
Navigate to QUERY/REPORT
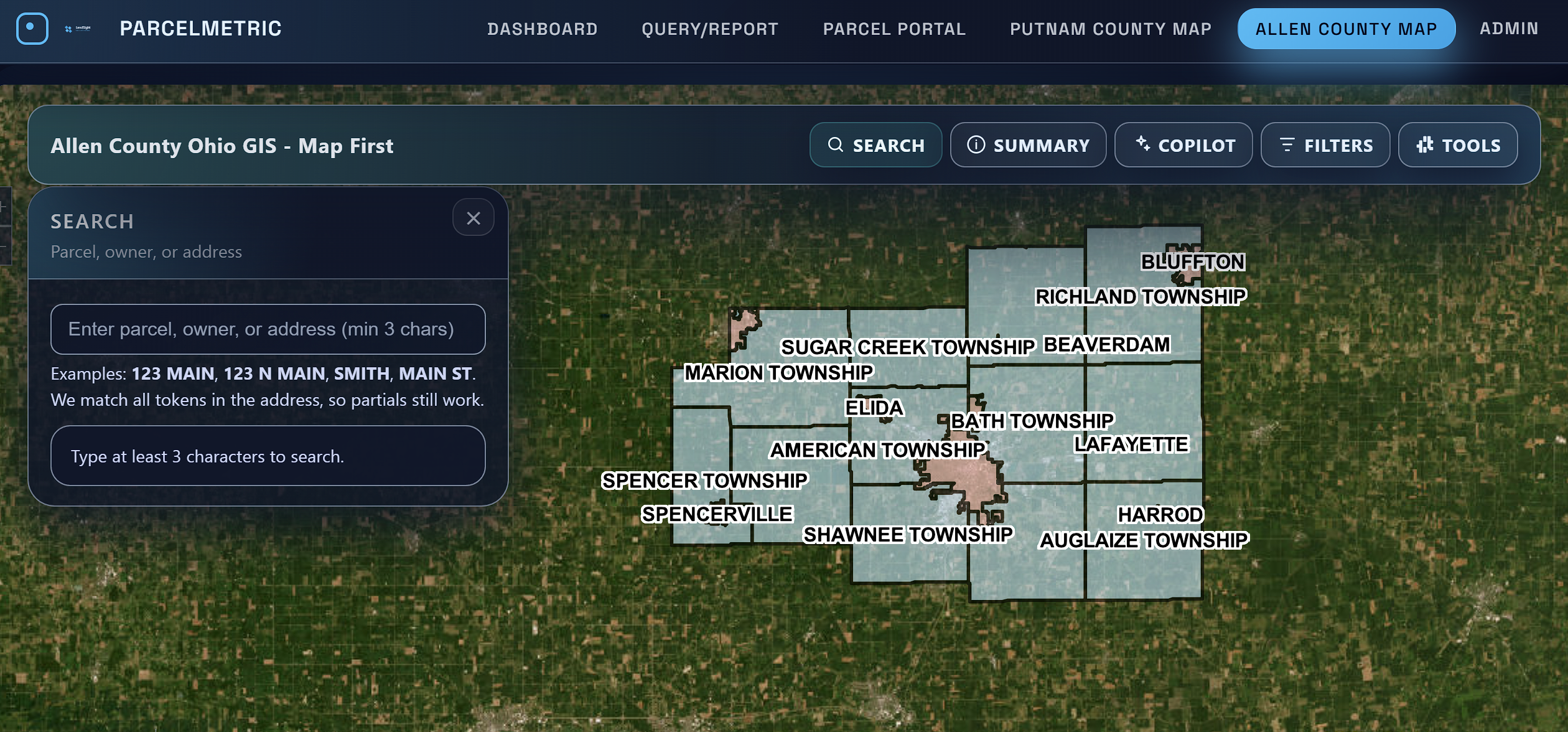pyautogui.click(x=710, y=29)
